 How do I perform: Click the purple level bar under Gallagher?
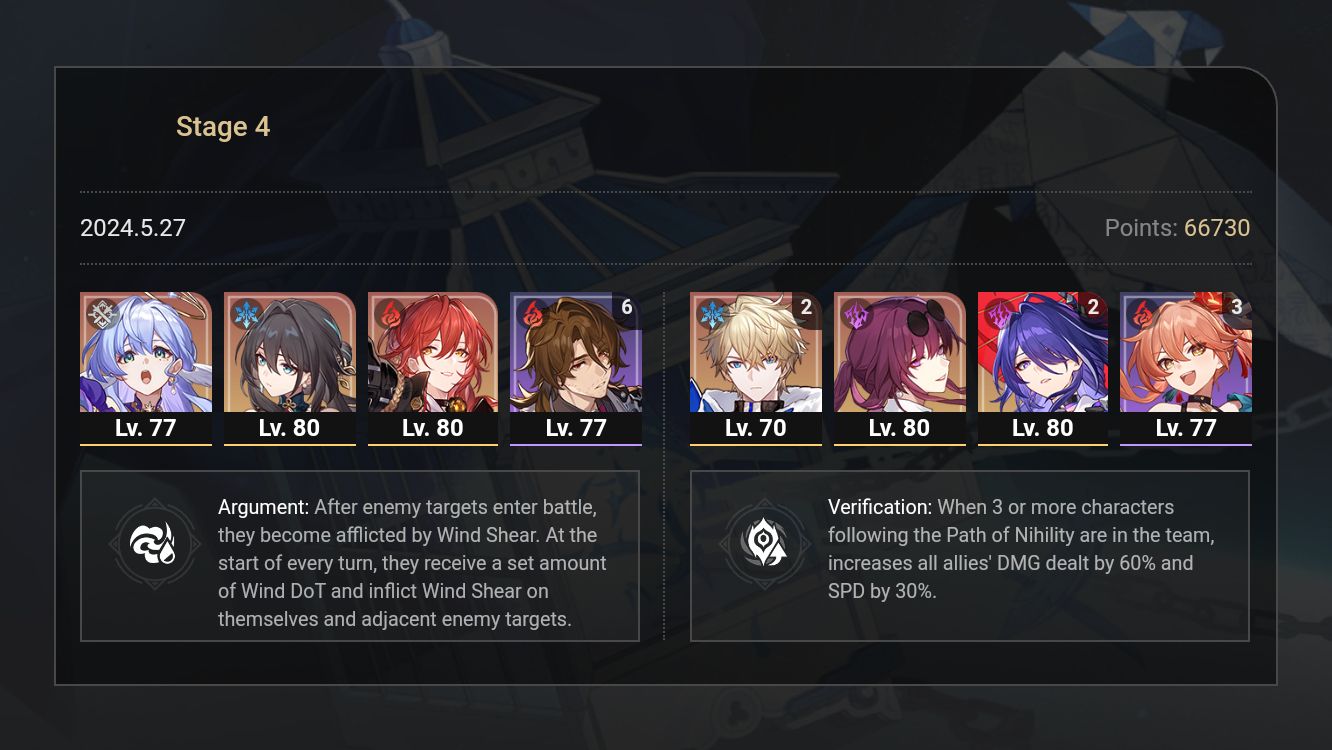576,445
